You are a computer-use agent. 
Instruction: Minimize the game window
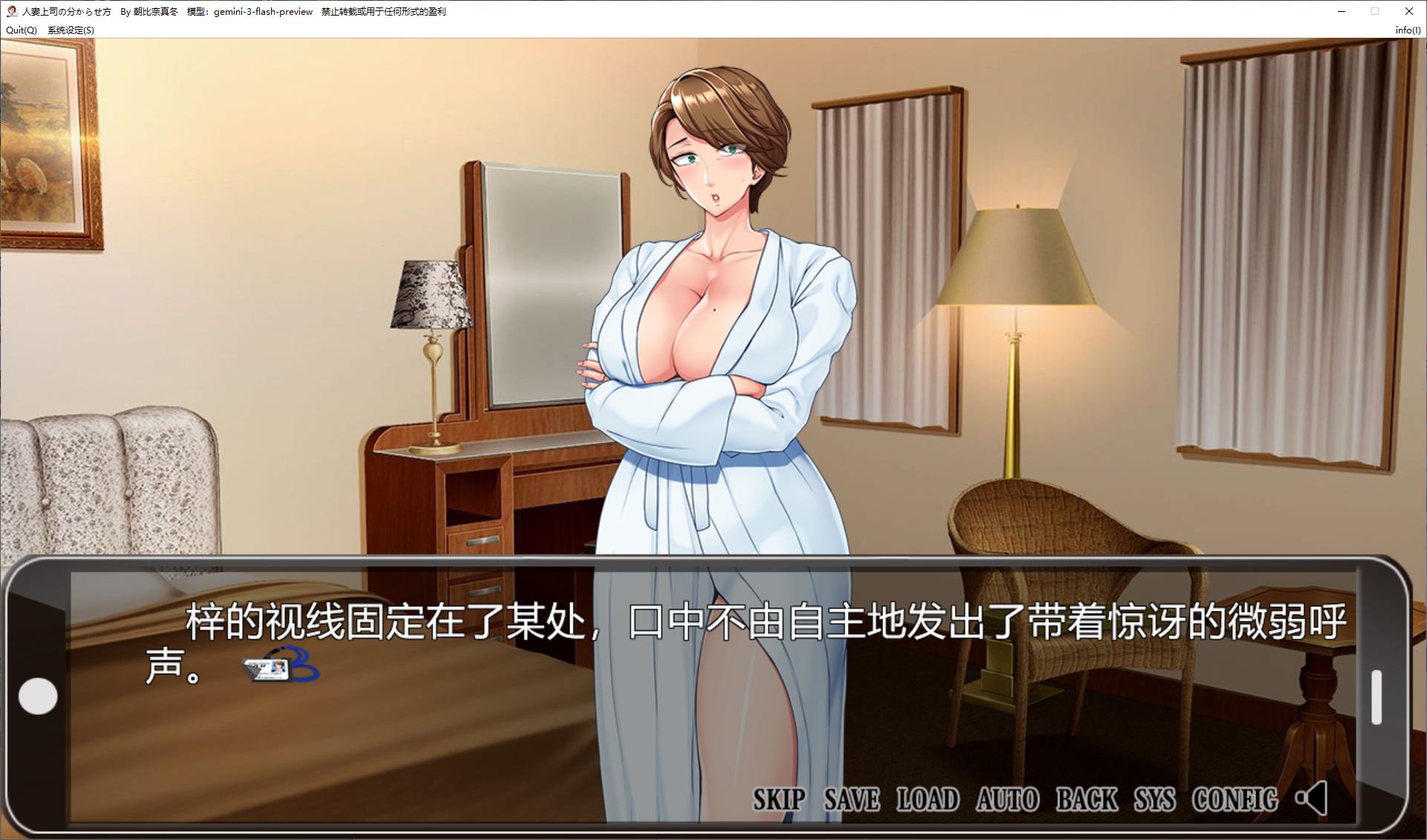(x=1341, y=11)
